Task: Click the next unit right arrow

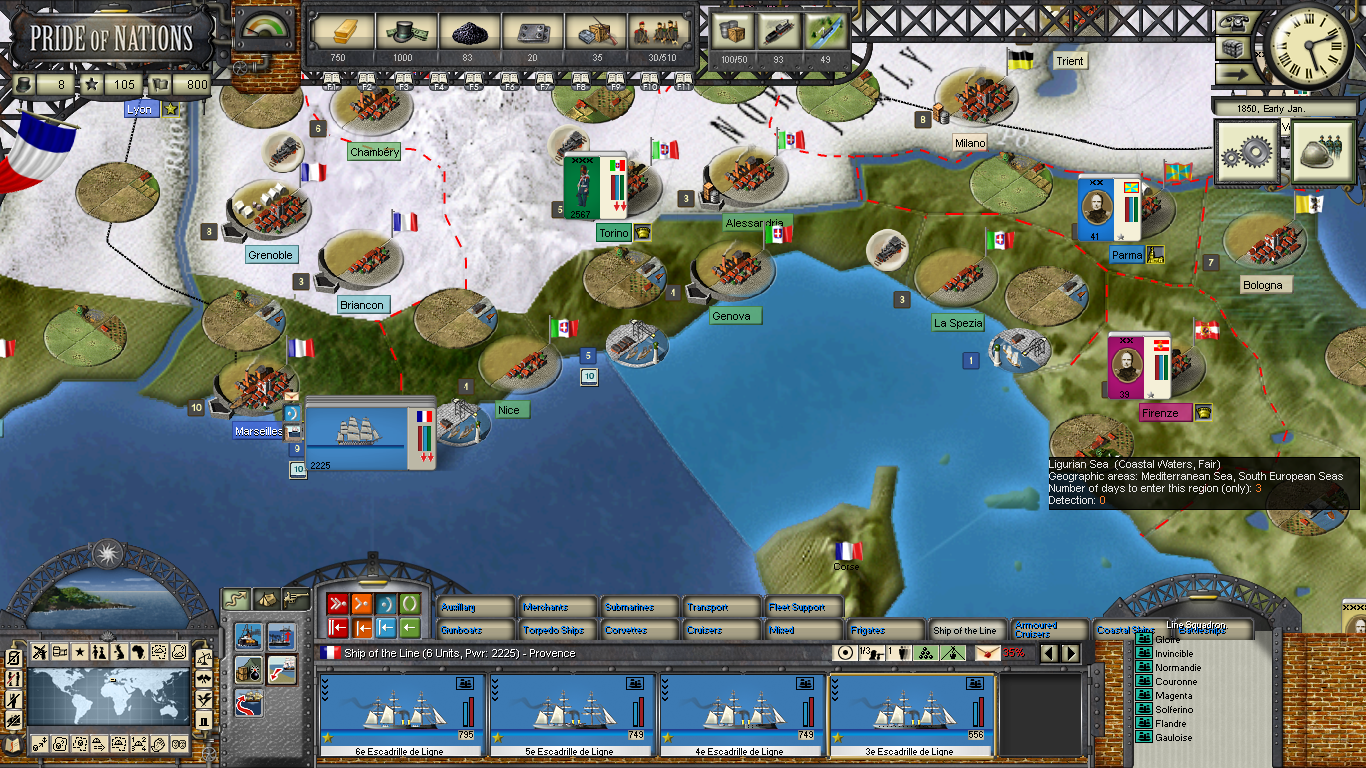Action: coord(1070,653)
